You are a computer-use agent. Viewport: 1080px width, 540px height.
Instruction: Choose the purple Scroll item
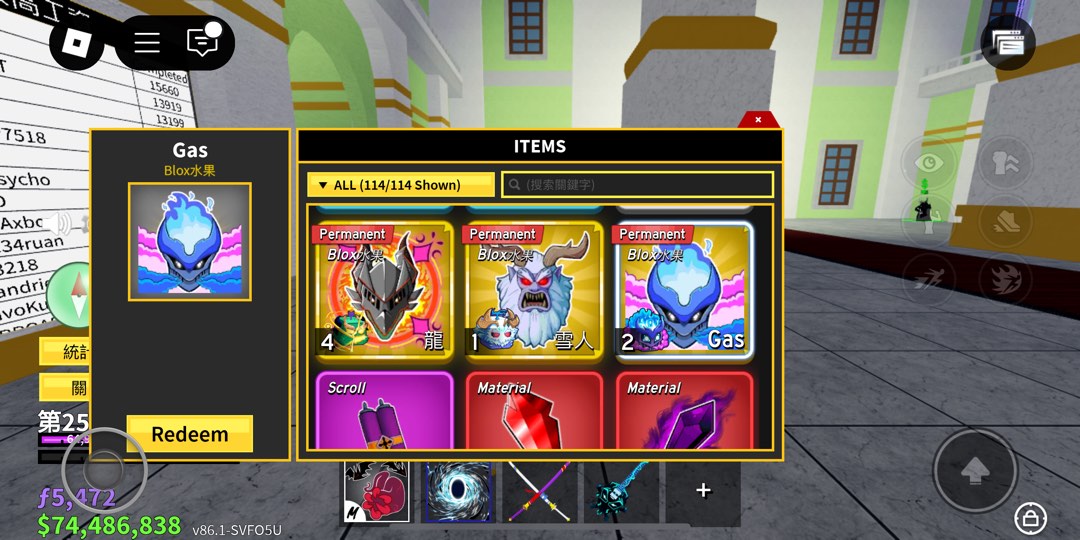coord(383,412)
